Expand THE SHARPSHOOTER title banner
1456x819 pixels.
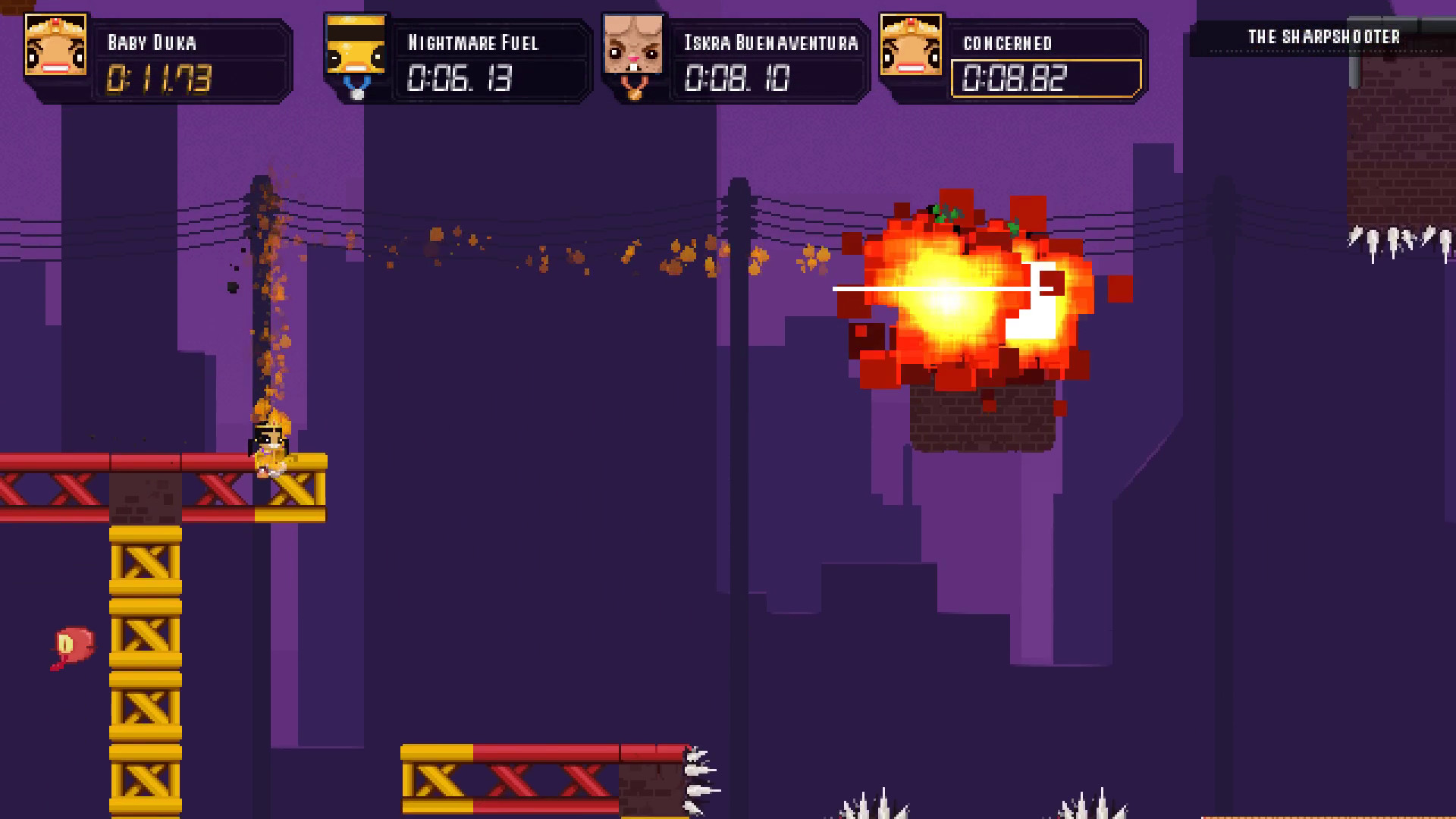coord(1323,36)
